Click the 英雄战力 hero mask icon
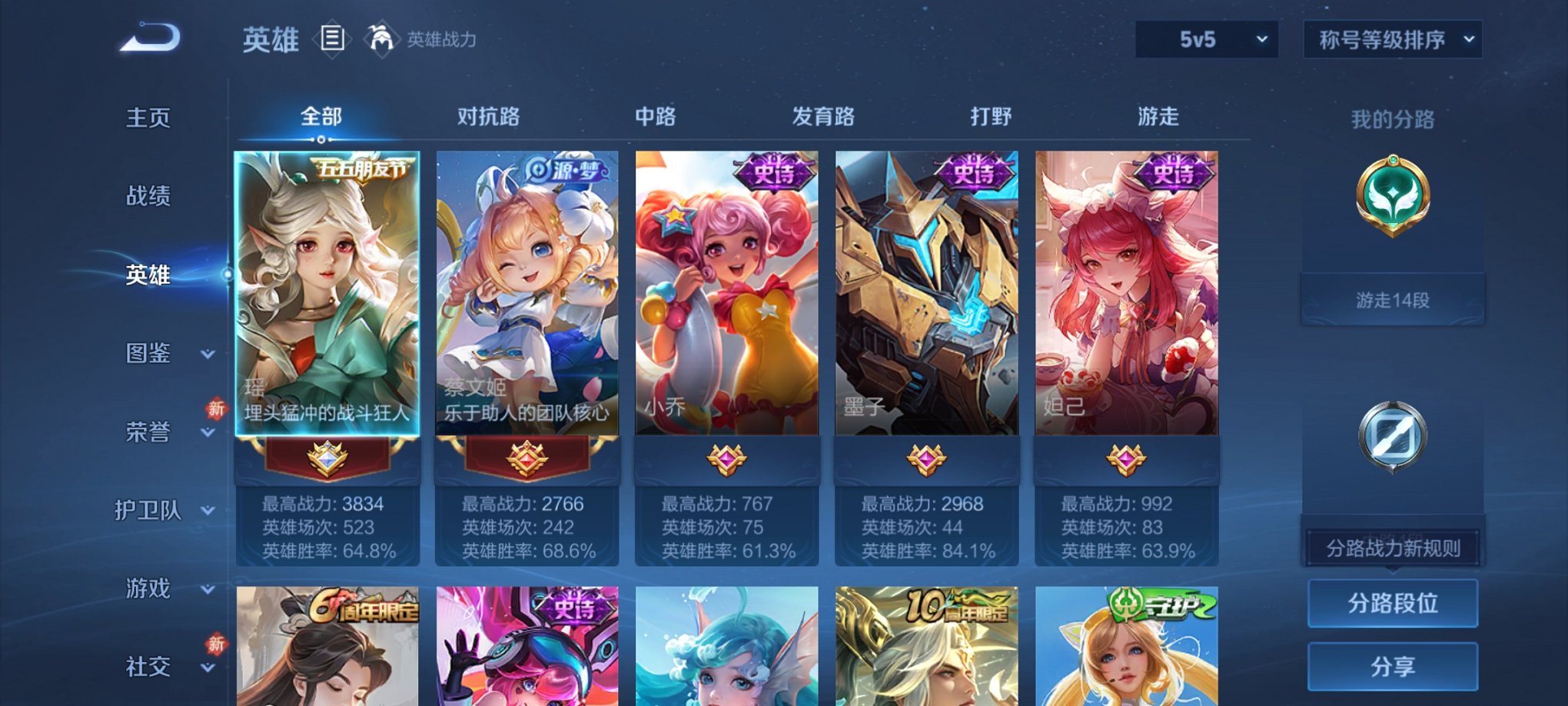1568x706 pixels. 380,37
